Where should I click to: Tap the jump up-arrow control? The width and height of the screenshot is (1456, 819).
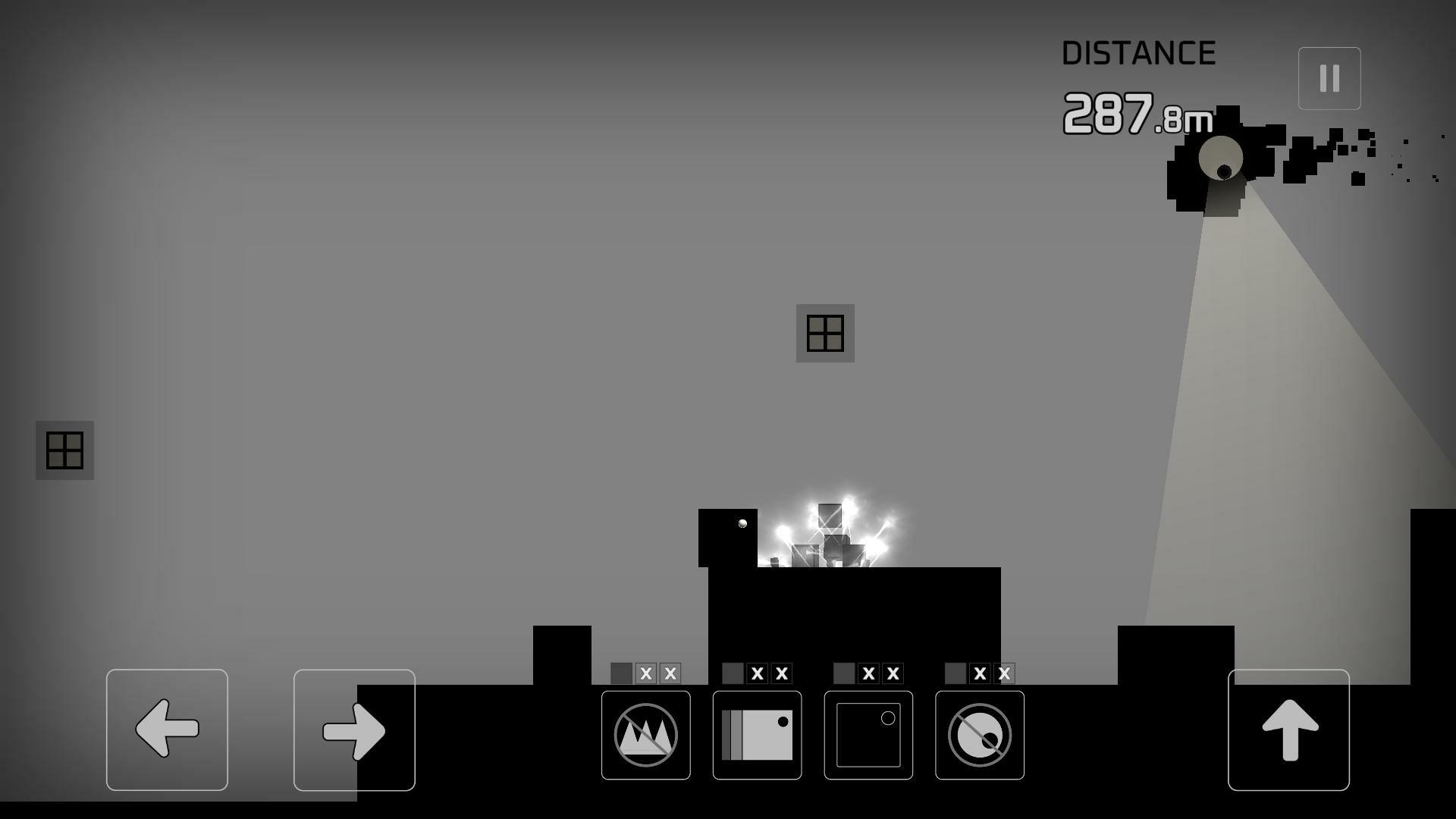coord(1289,728)
